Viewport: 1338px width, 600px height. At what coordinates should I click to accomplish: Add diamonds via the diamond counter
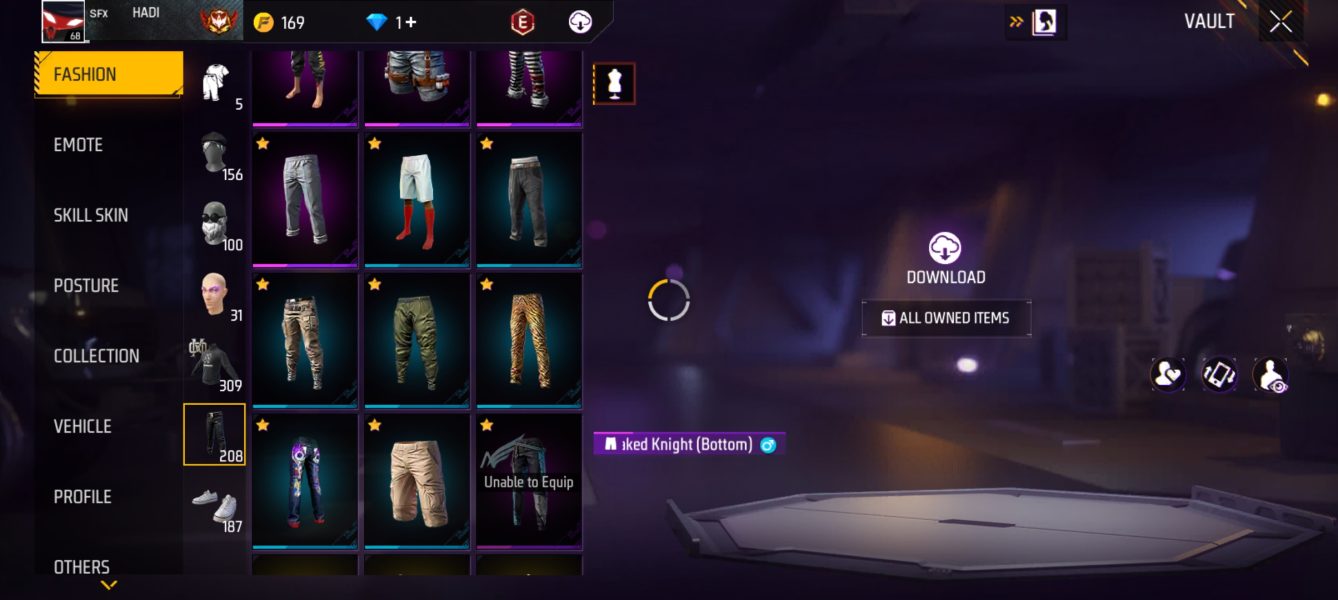pyautogui.click(x=392, y=22)
